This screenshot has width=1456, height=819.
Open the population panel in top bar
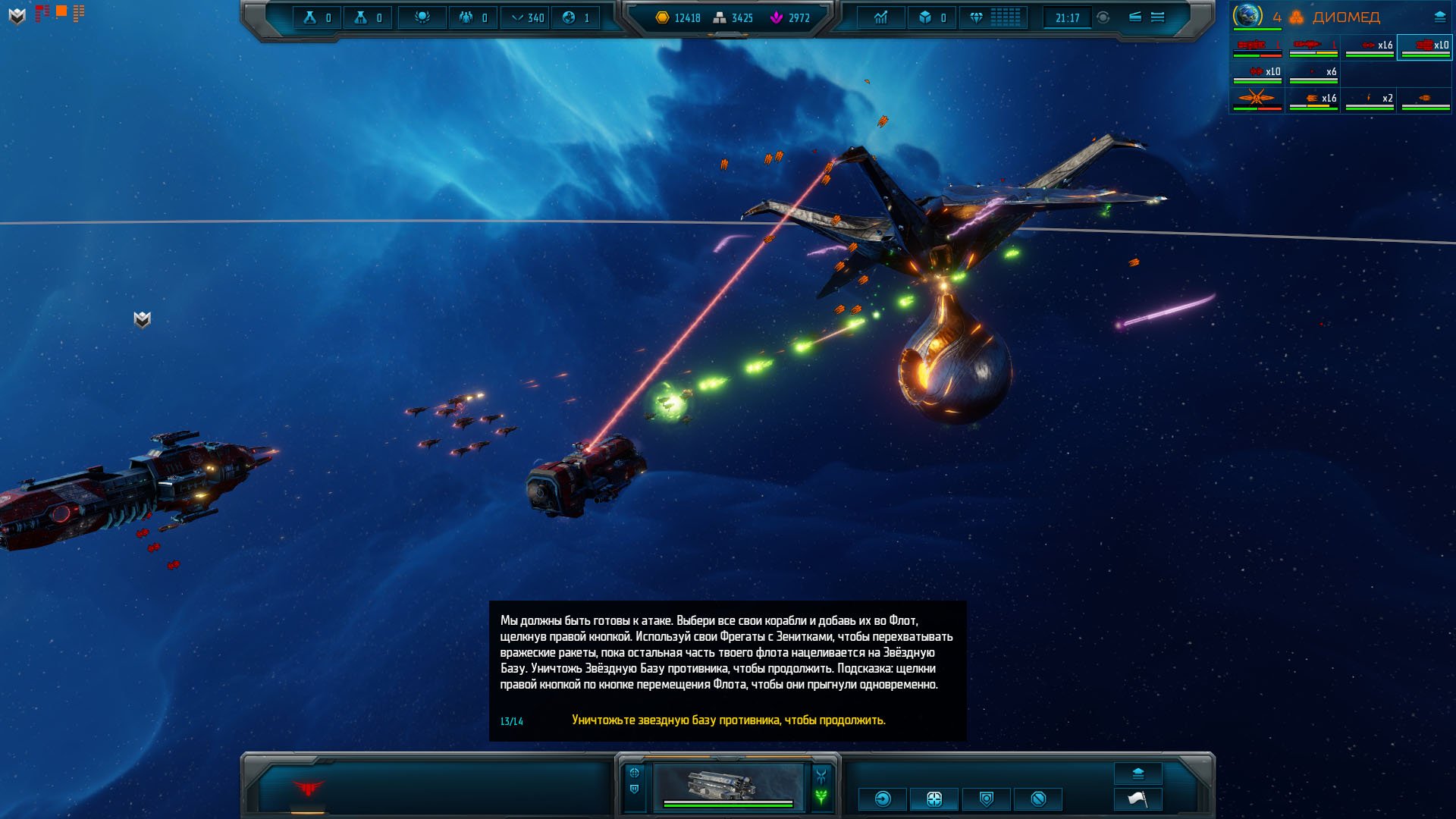coord(466,17)
